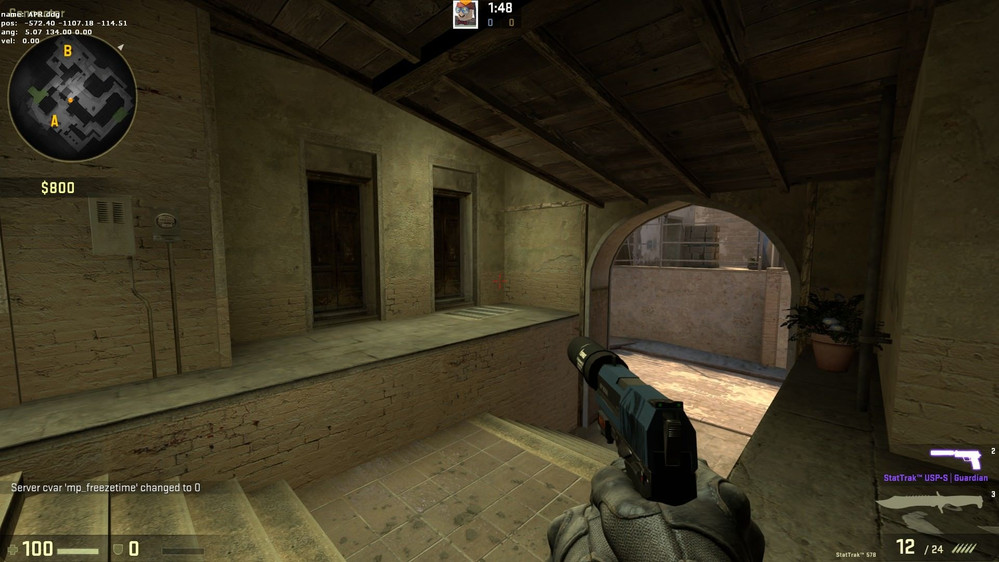Select the knife weapon slot

pos(932,511)
